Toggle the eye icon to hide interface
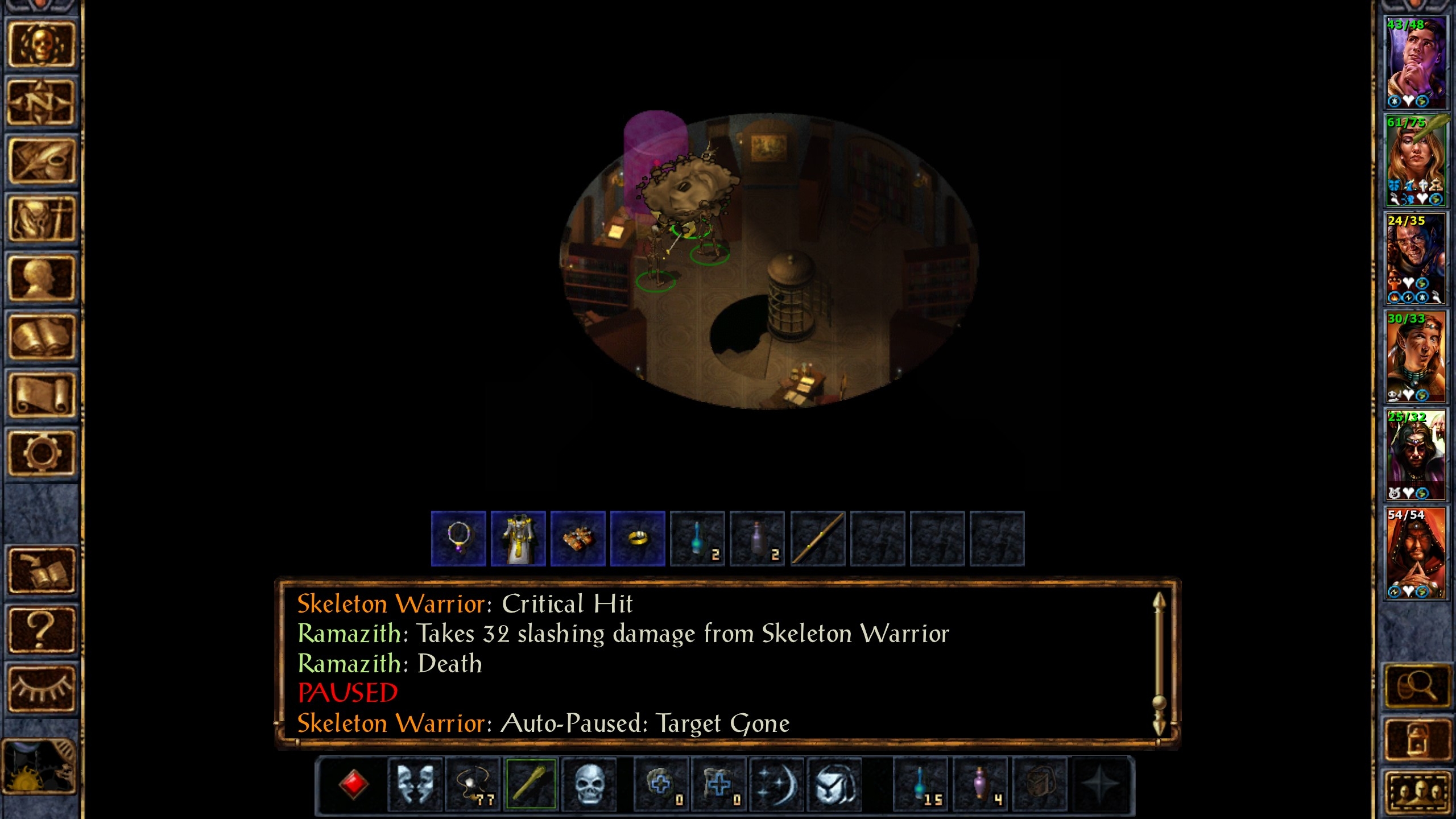The image size is (1456, 819). click(x=41, y=688)
